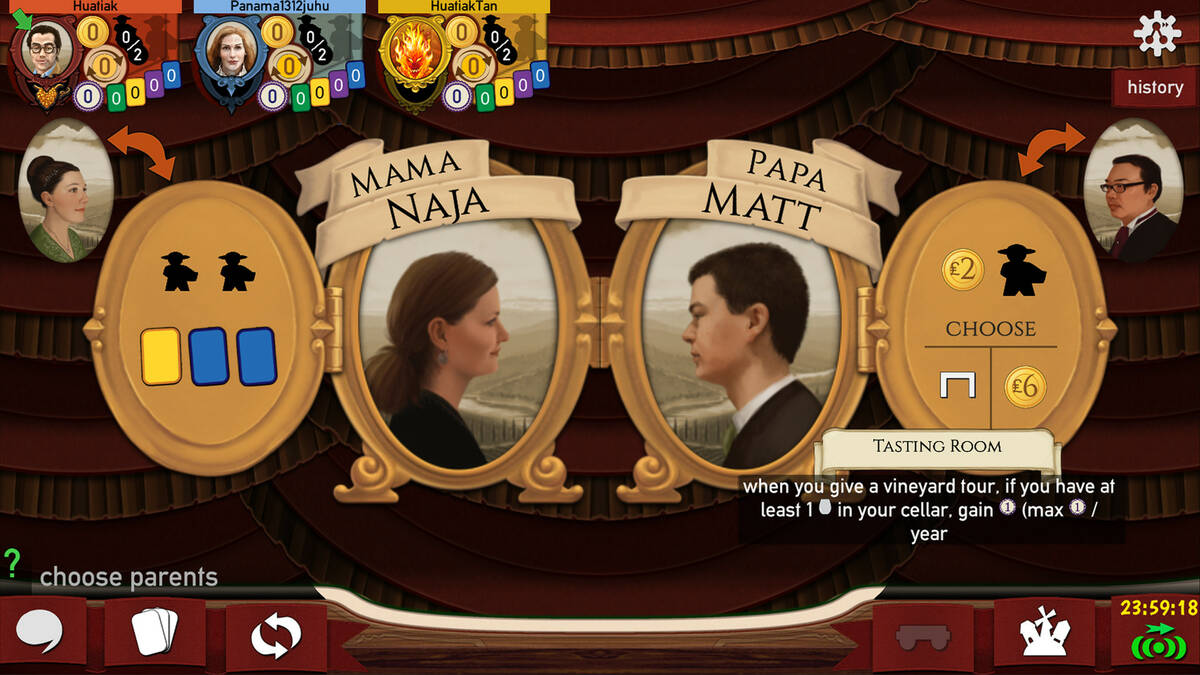Choose the £6 coin option

click(x=1025, y=385)
